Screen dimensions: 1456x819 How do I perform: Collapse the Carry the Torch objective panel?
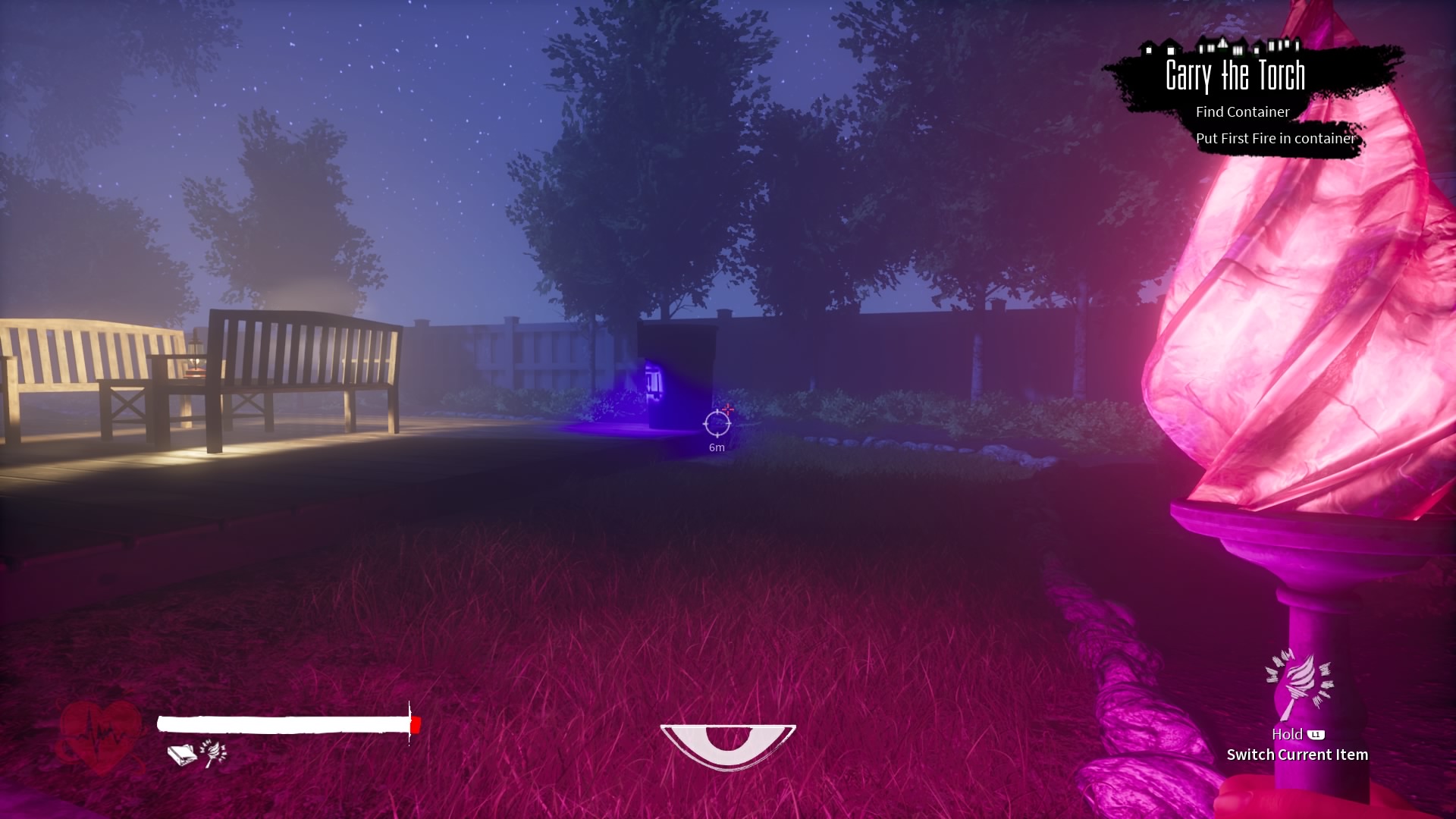point(1235,75)
